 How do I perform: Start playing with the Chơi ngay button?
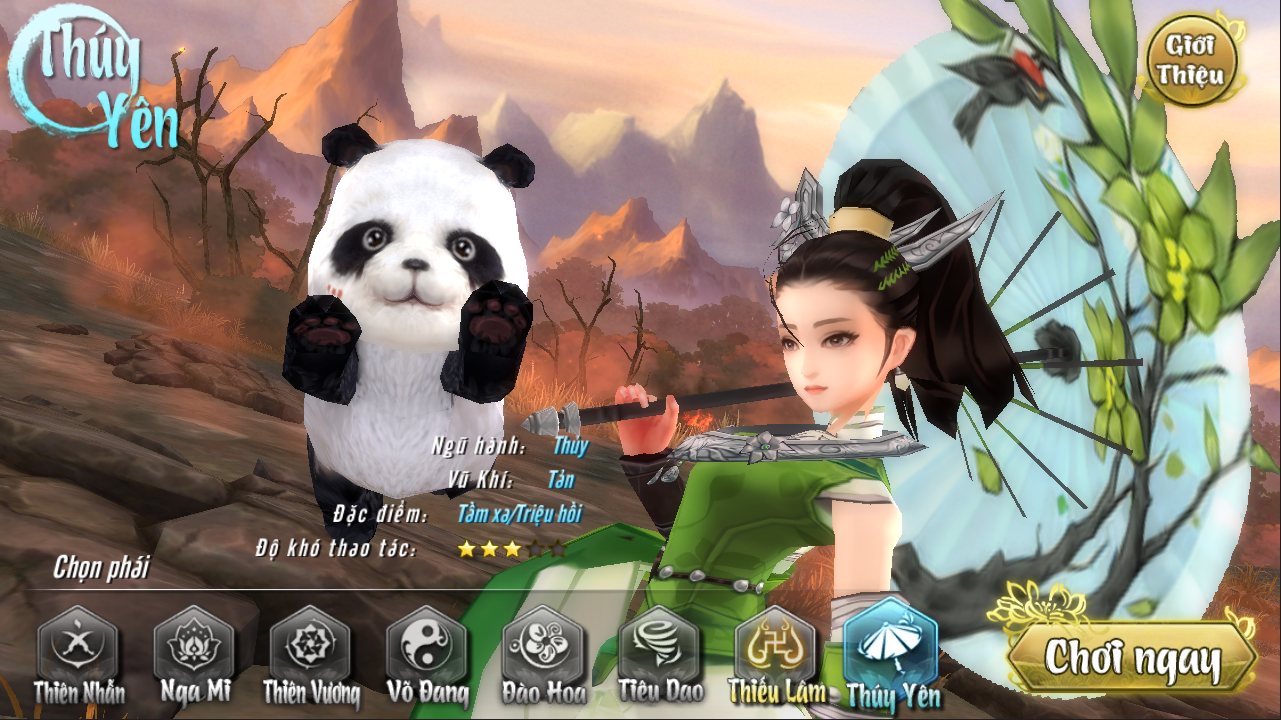tap(1132, 659)
